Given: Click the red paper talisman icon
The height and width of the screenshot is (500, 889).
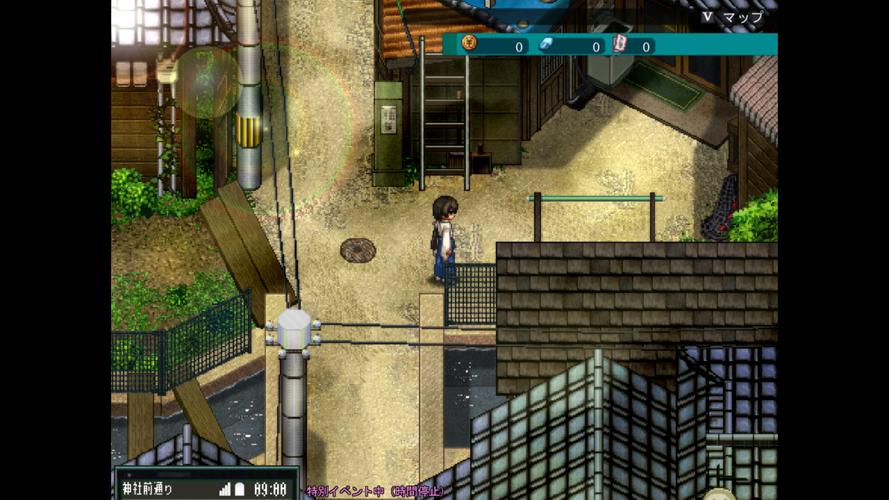Looking at the screenshot, I should [x=620, y=45].
